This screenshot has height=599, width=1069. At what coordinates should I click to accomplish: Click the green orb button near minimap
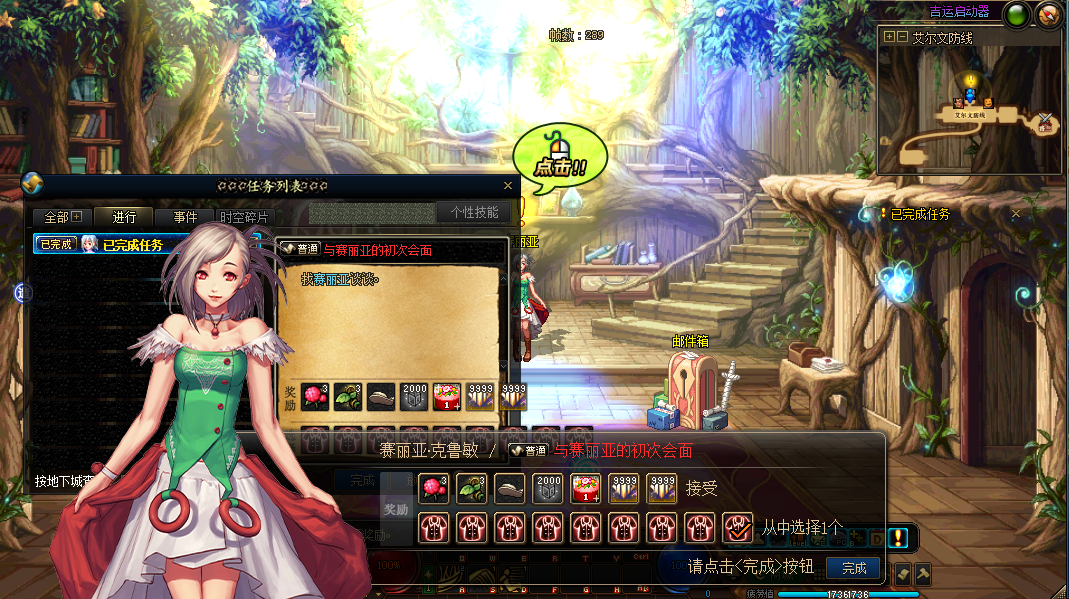coord(1017,14)
